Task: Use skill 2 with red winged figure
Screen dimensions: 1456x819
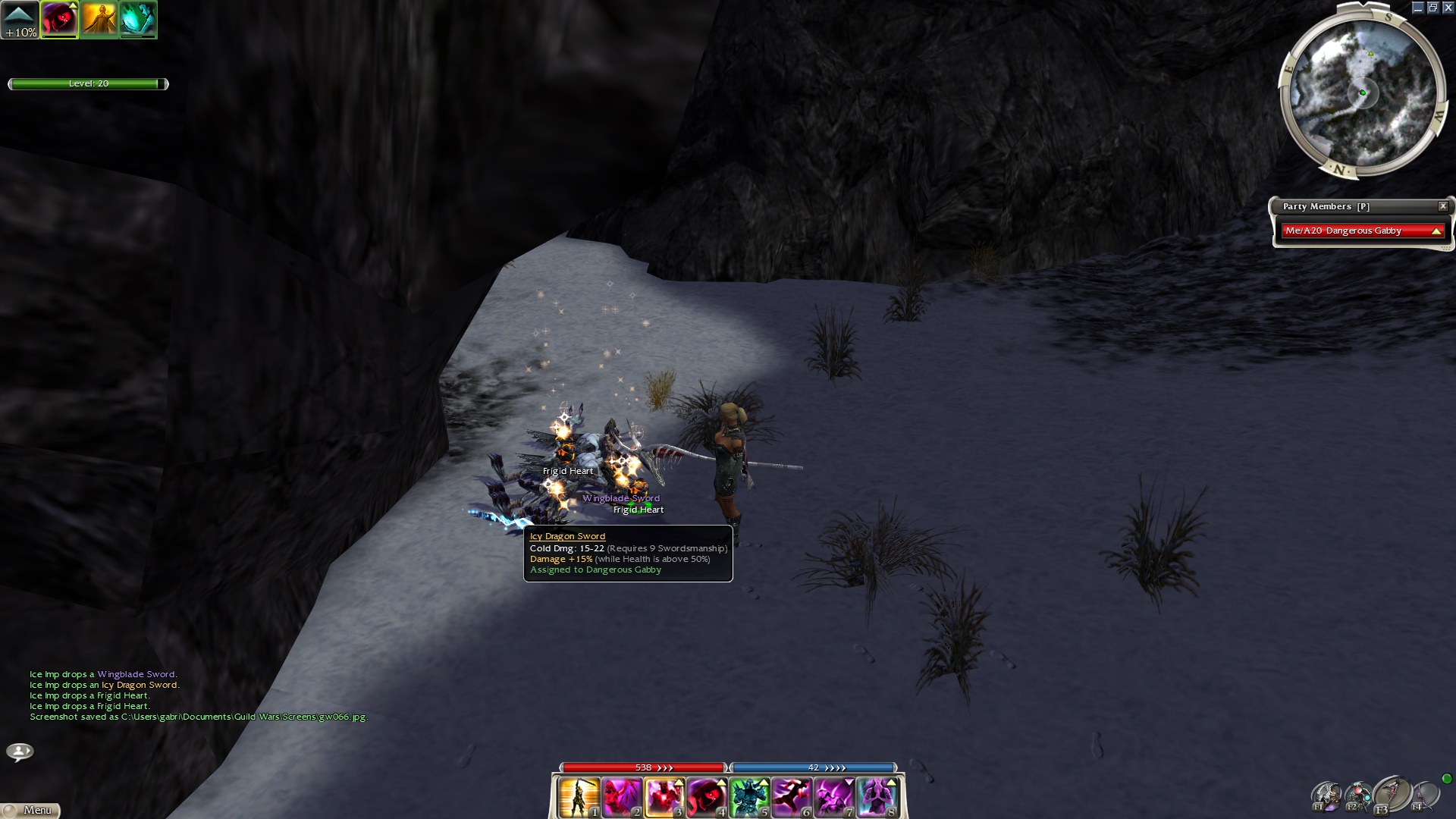Action: 622,797
